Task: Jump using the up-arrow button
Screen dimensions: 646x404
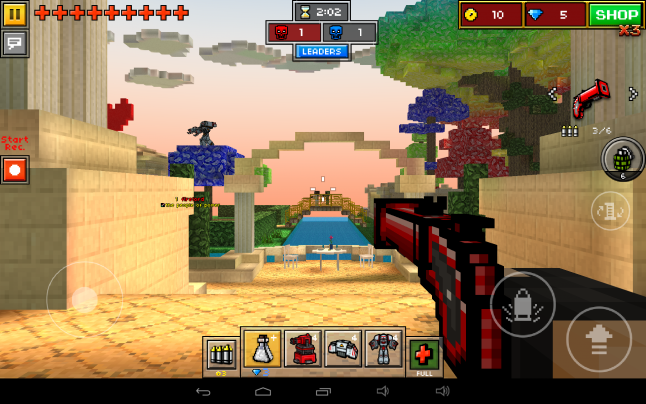Action: point(598,339)
